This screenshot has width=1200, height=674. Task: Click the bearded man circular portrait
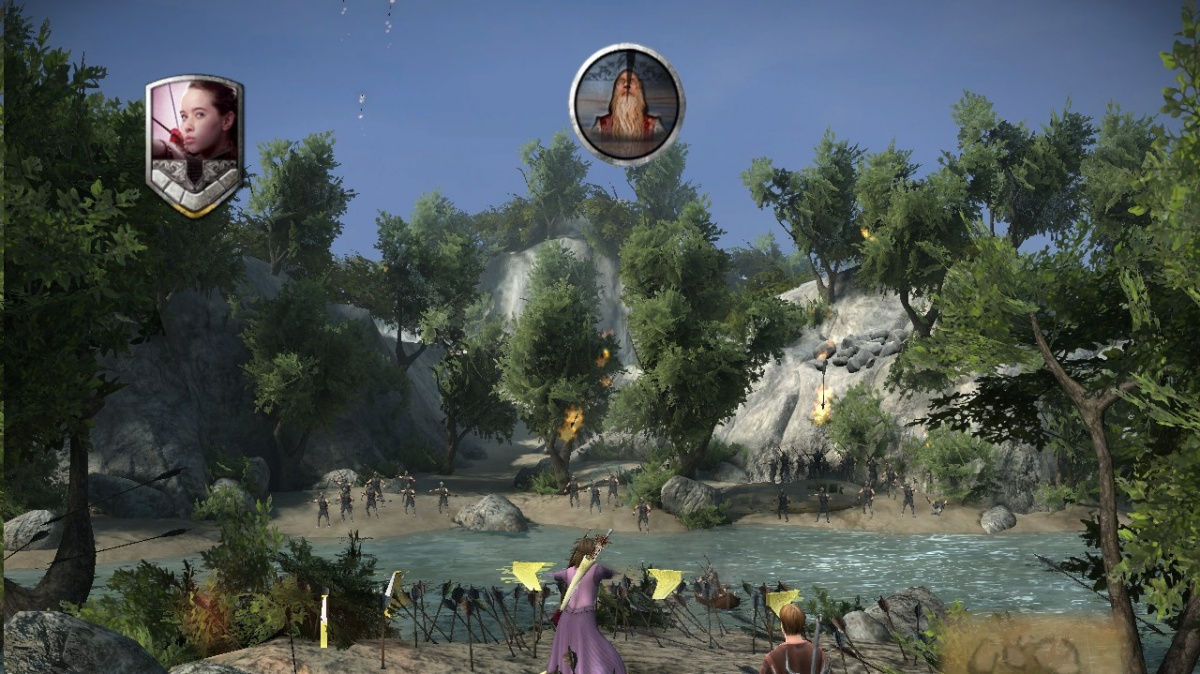click(627, 103)
